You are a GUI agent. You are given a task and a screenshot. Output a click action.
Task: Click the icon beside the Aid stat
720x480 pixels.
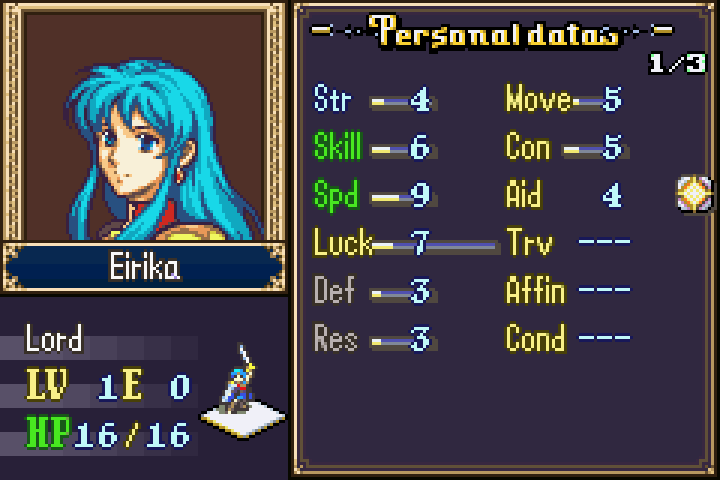(692, 193)
